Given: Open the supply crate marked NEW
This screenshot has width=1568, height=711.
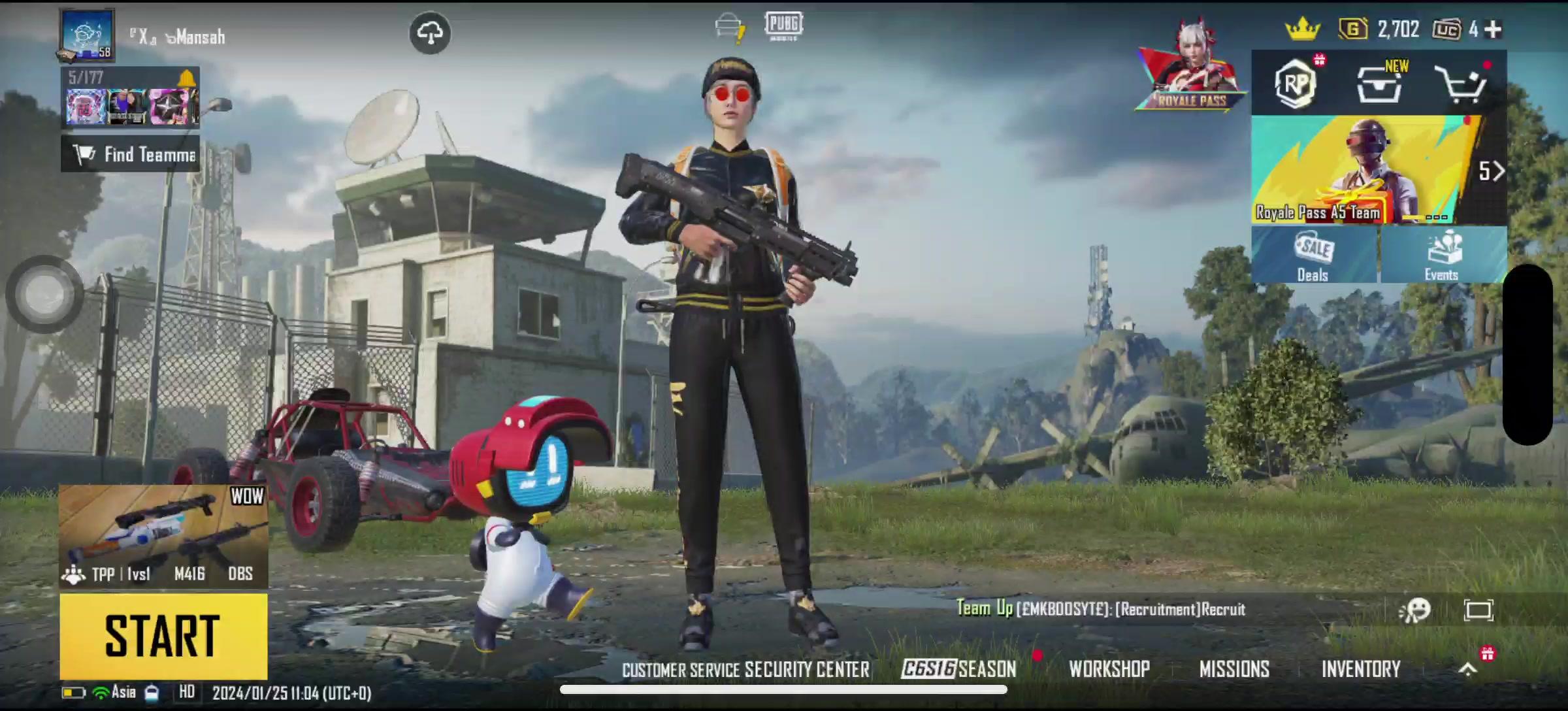Looking at the screenshot, I should 1380,84.
